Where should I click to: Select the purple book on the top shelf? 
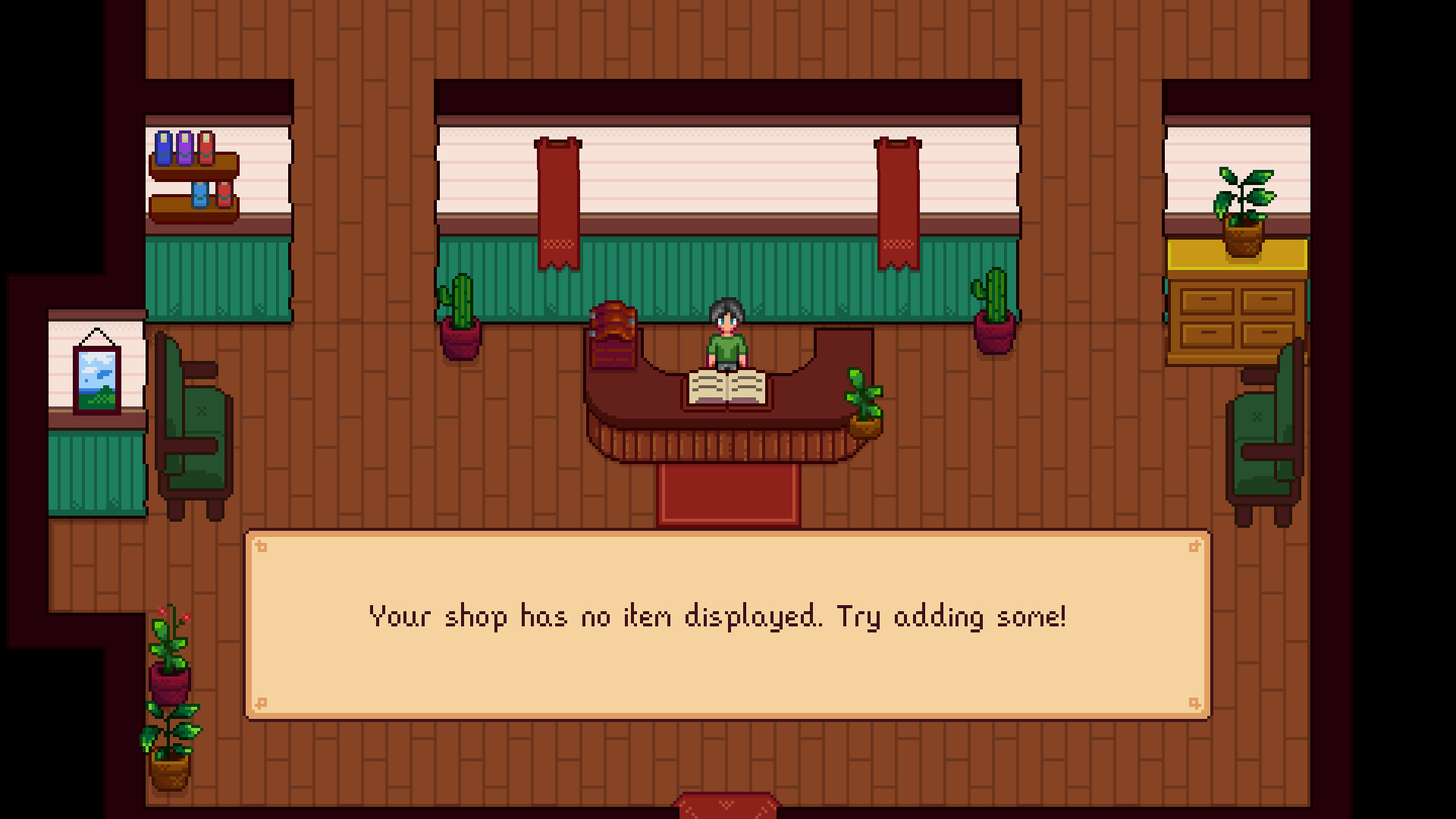point(186,148)
